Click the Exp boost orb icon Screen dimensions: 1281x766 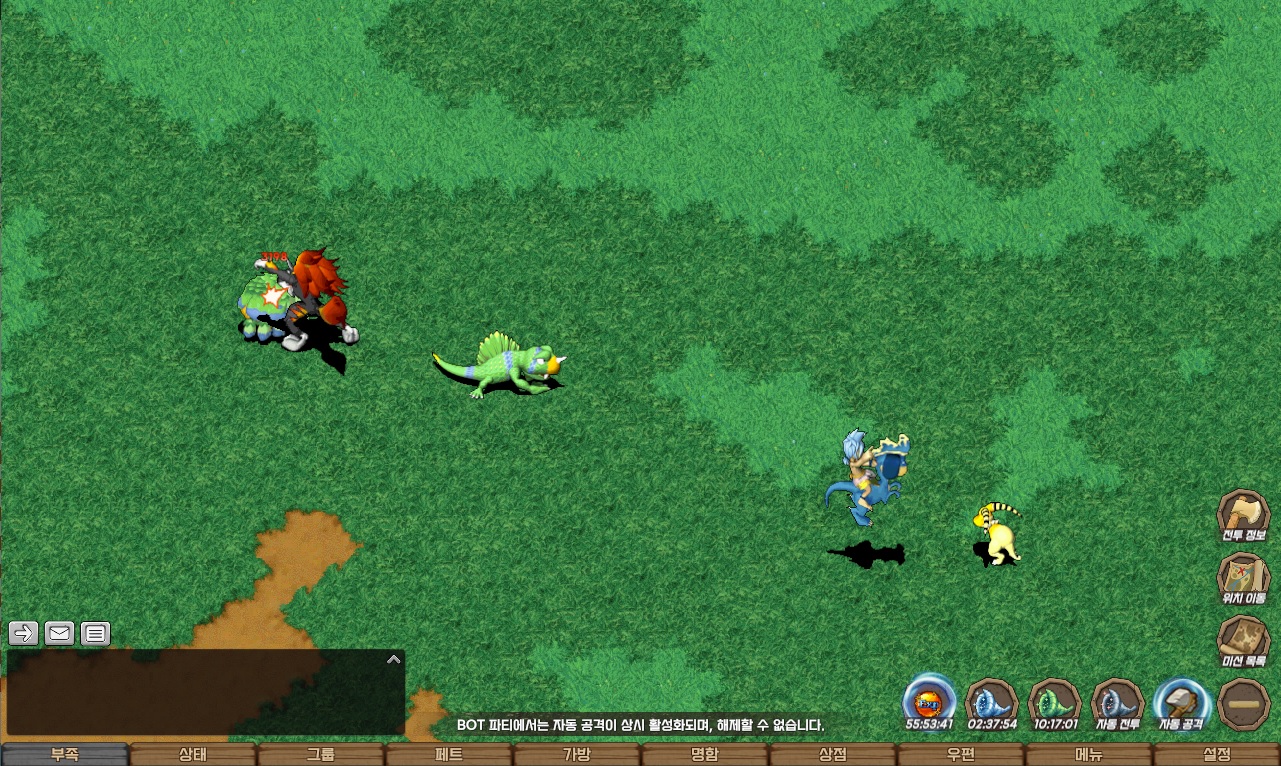929,700
